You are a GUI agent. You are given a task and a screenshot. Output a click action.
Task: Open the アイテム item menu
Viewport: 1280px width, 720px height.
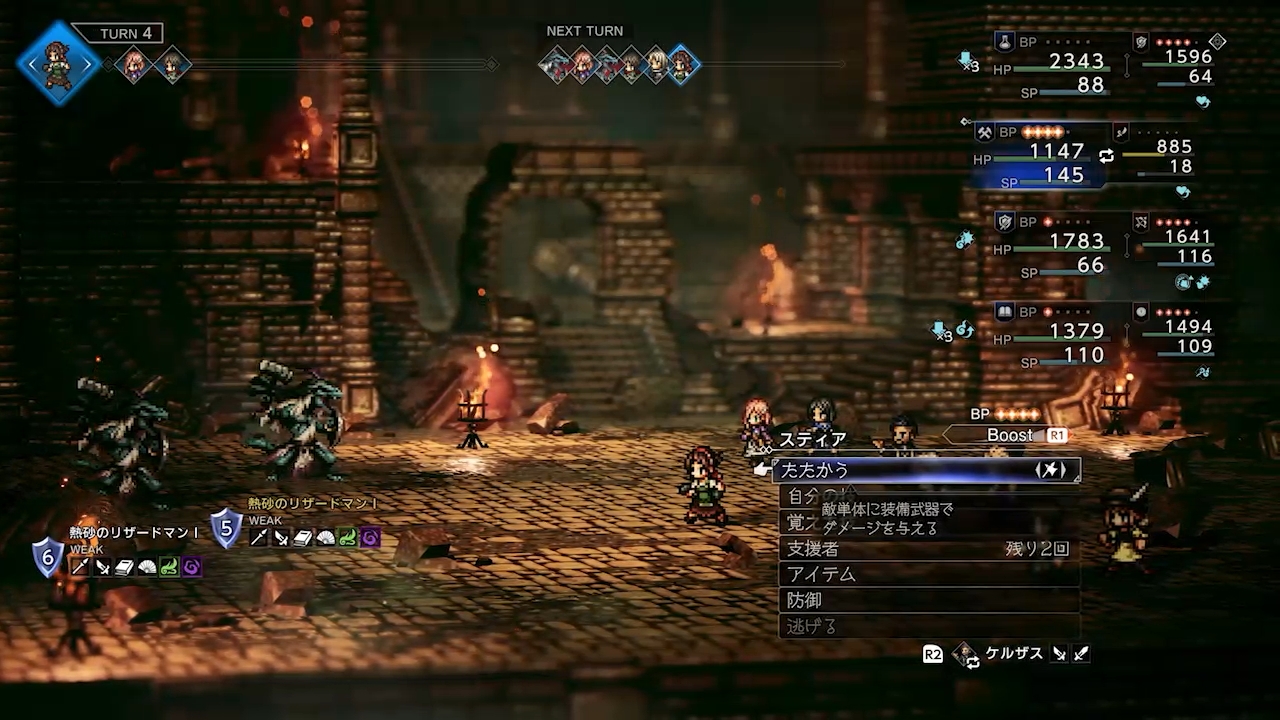927,574
